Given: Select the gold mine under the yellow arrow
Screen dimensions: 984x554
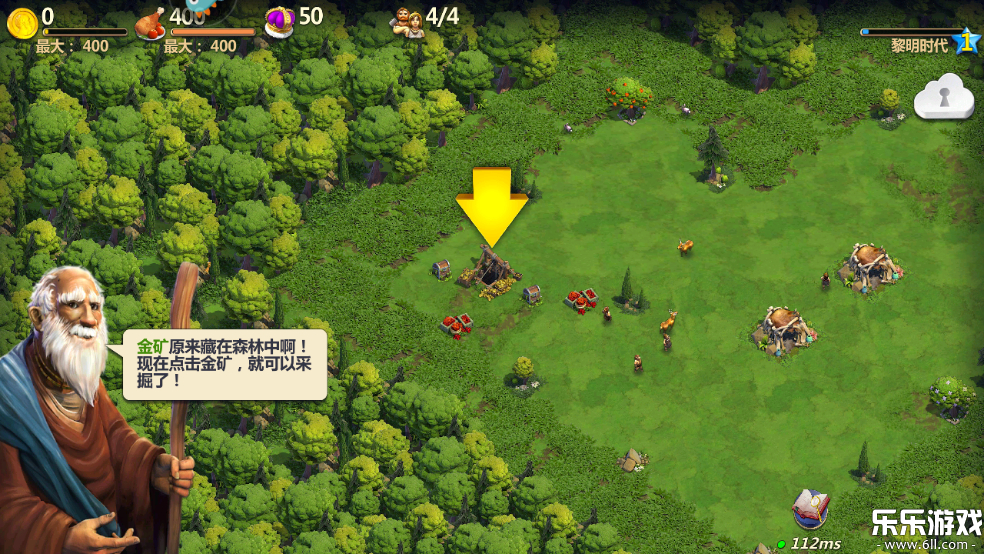Looking at the screenshot, I should (x=490, y=270).
